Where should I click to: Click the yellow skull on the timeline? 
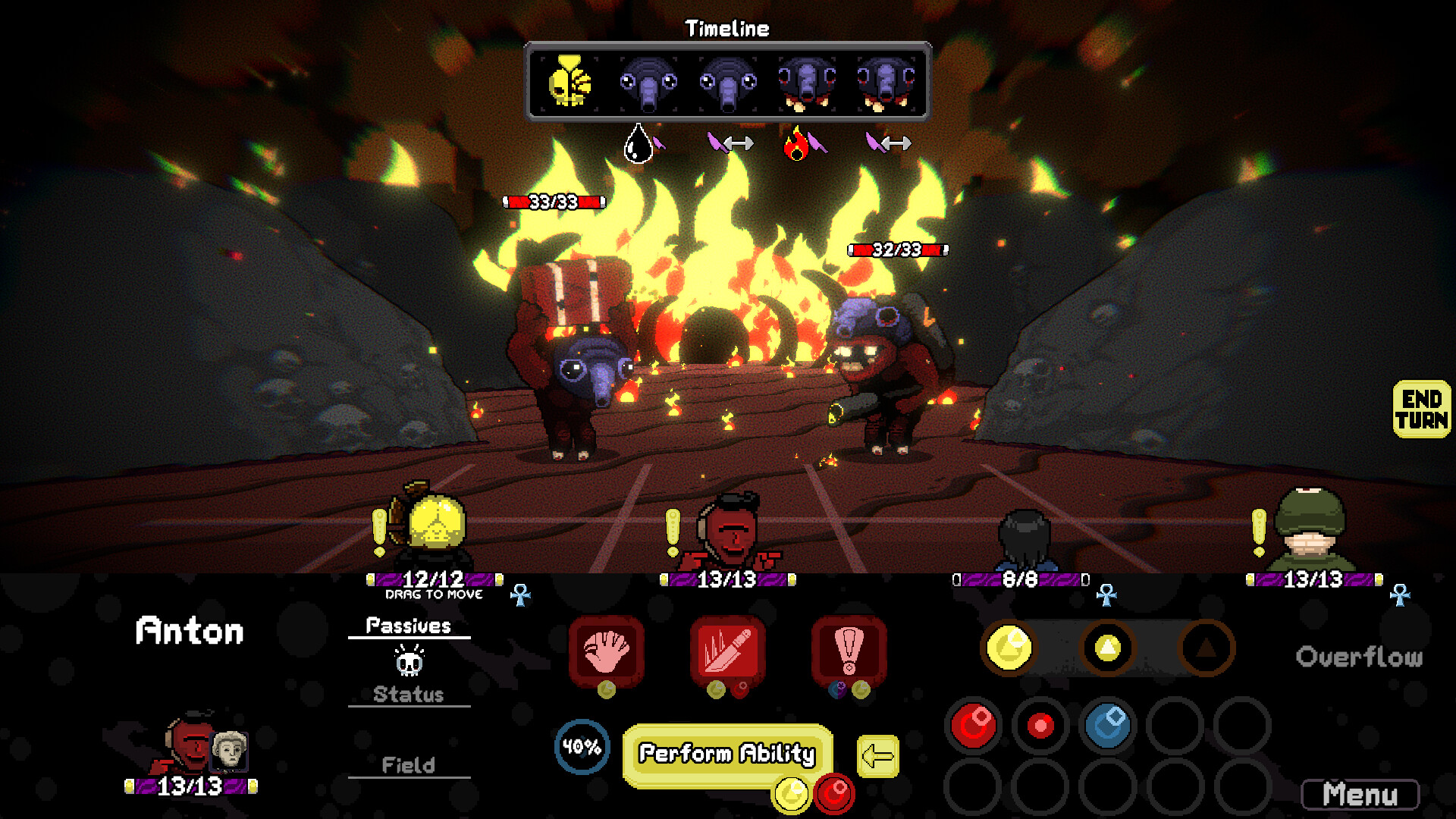click(x=570, y=81)
